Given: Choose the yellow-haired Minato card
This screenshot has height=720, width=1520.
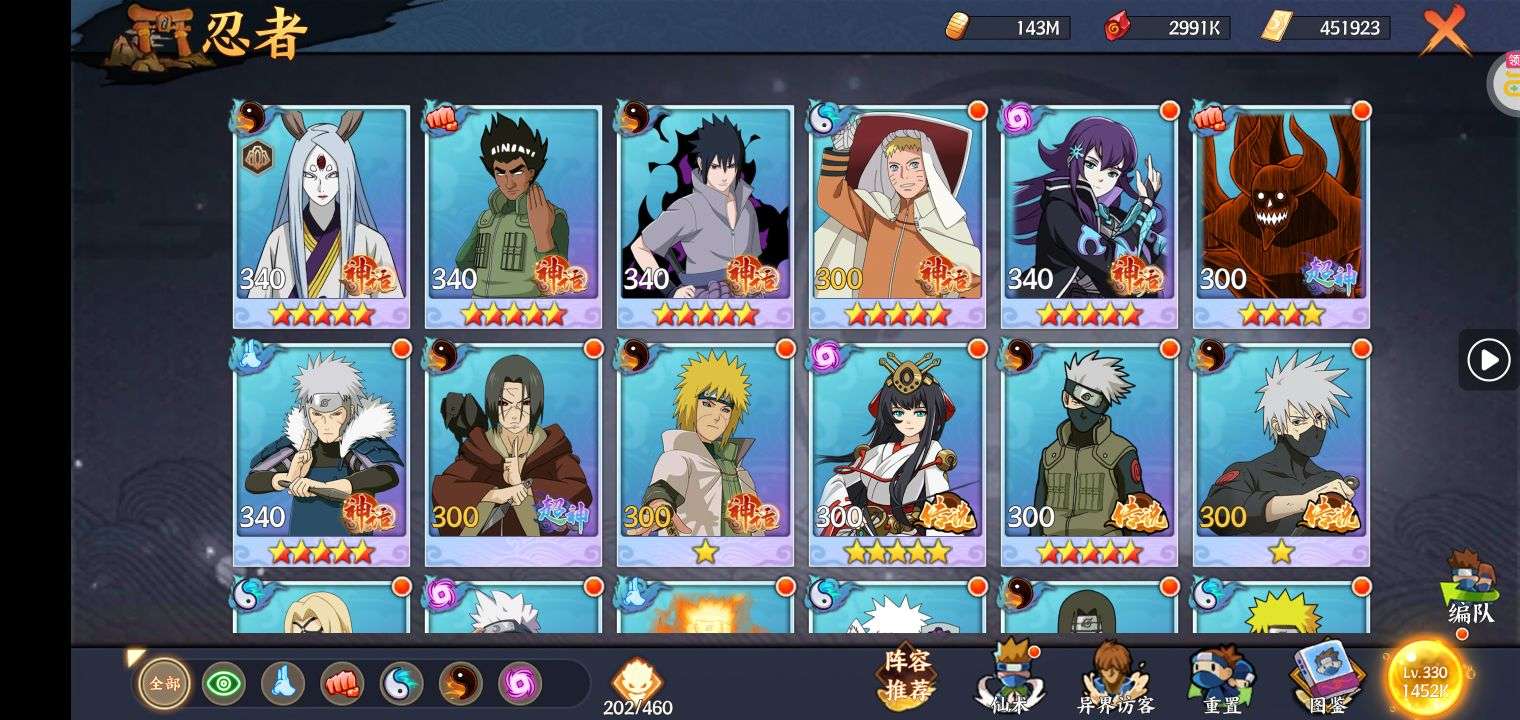Looking at the screenshot, I should click(705, 453).
